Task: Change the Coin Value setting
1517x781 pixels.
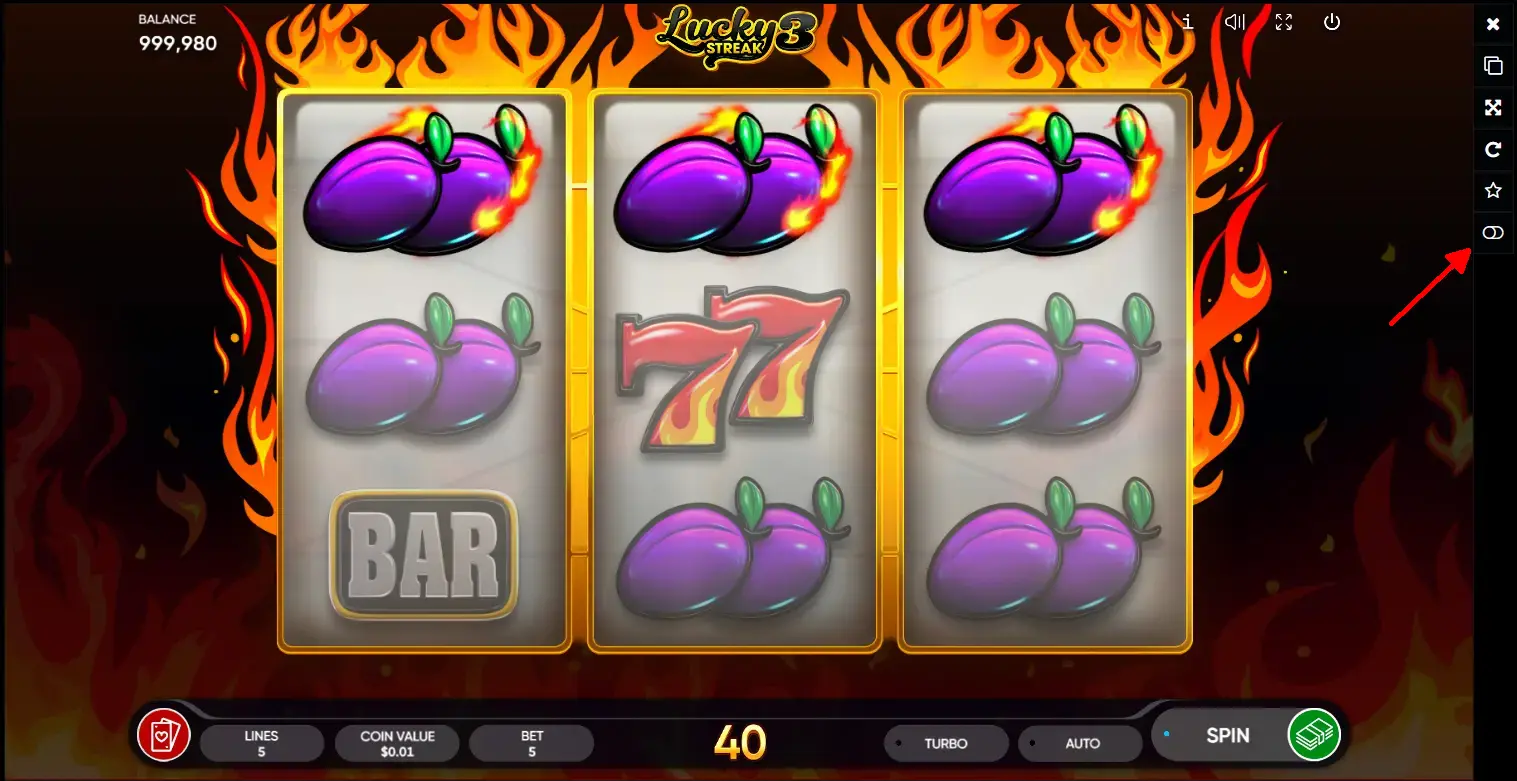Action: tap(397, 743)
